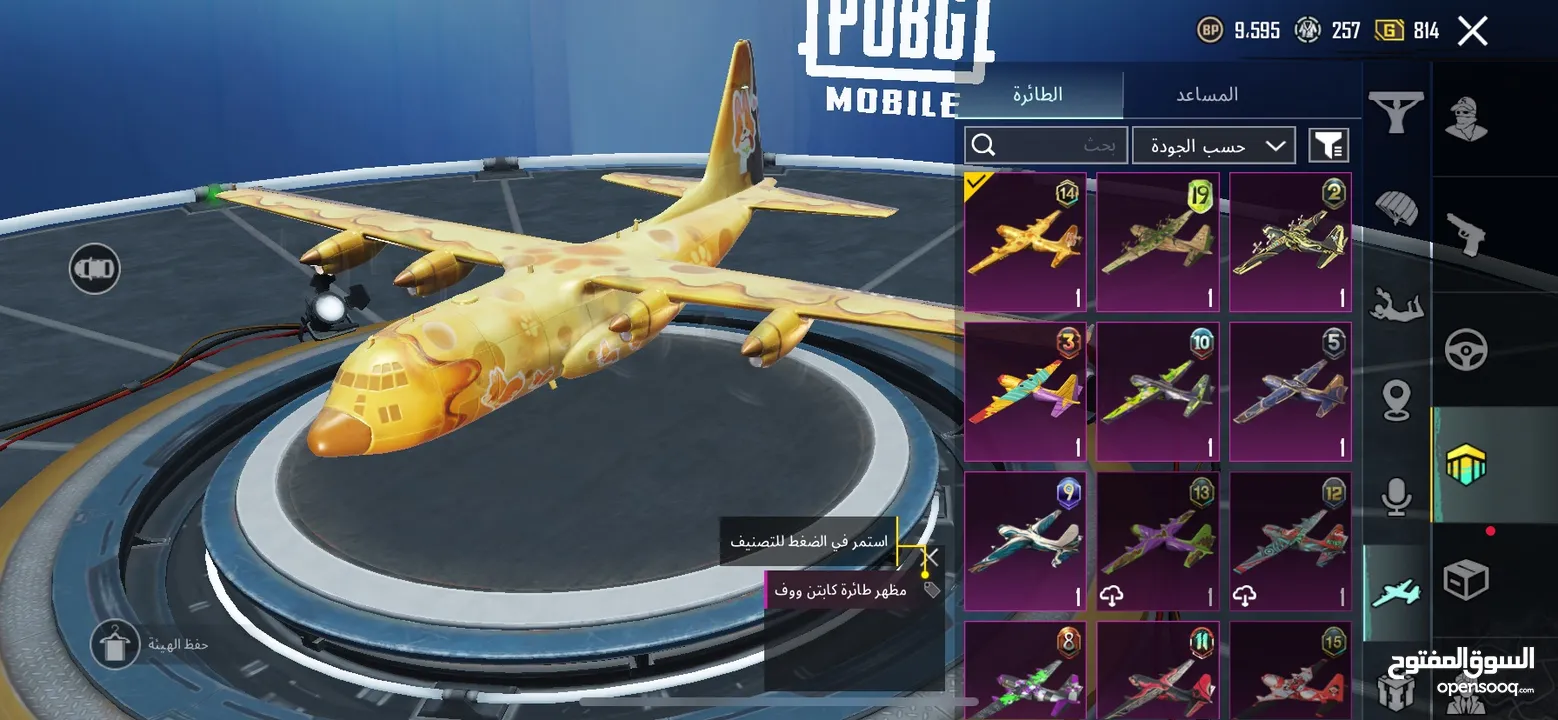
Task: Select the yellow plane skin numbered 14
Action: (1025, 242)
